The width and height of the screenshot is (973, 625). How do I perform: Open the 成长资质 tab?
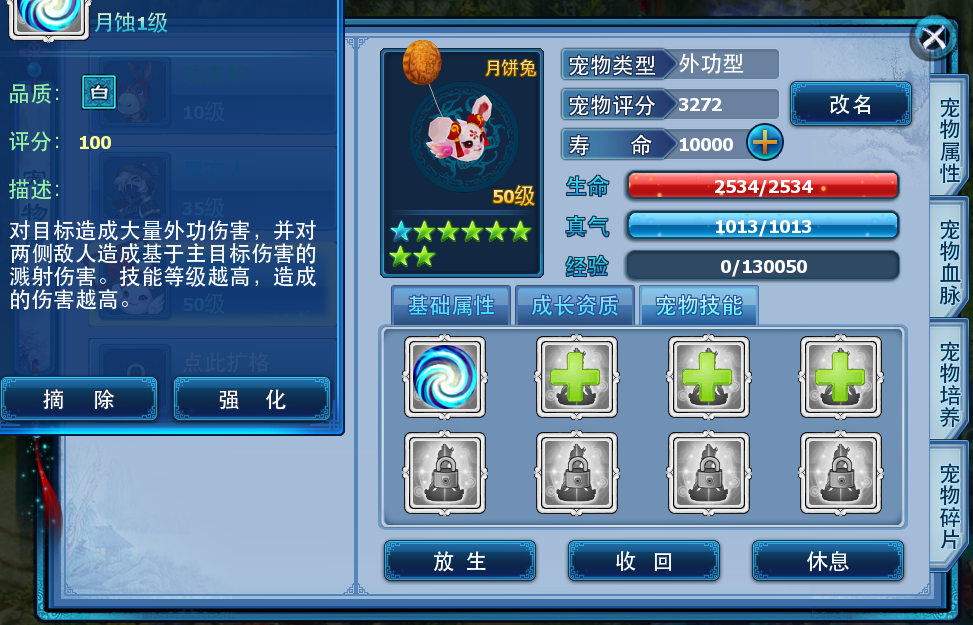tap(575, 306)
